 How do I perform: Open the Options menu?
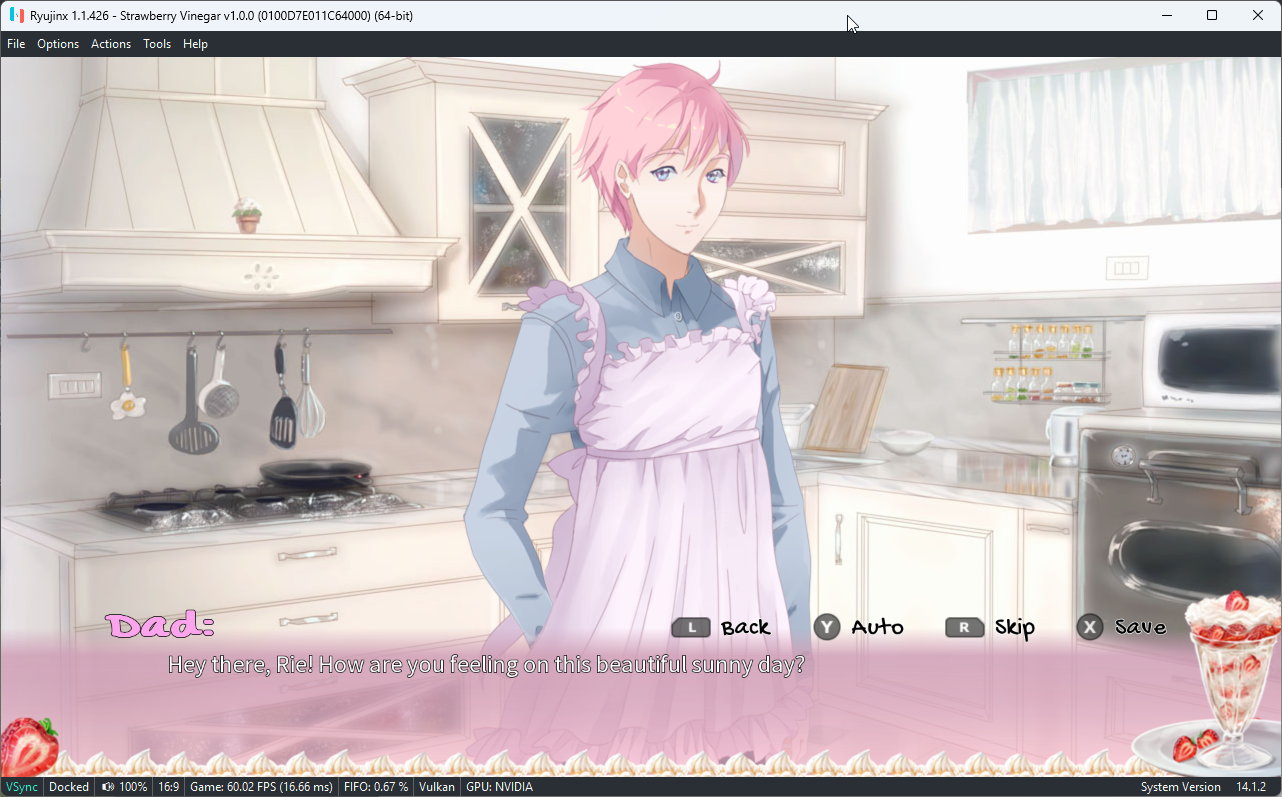pos(57,43)
